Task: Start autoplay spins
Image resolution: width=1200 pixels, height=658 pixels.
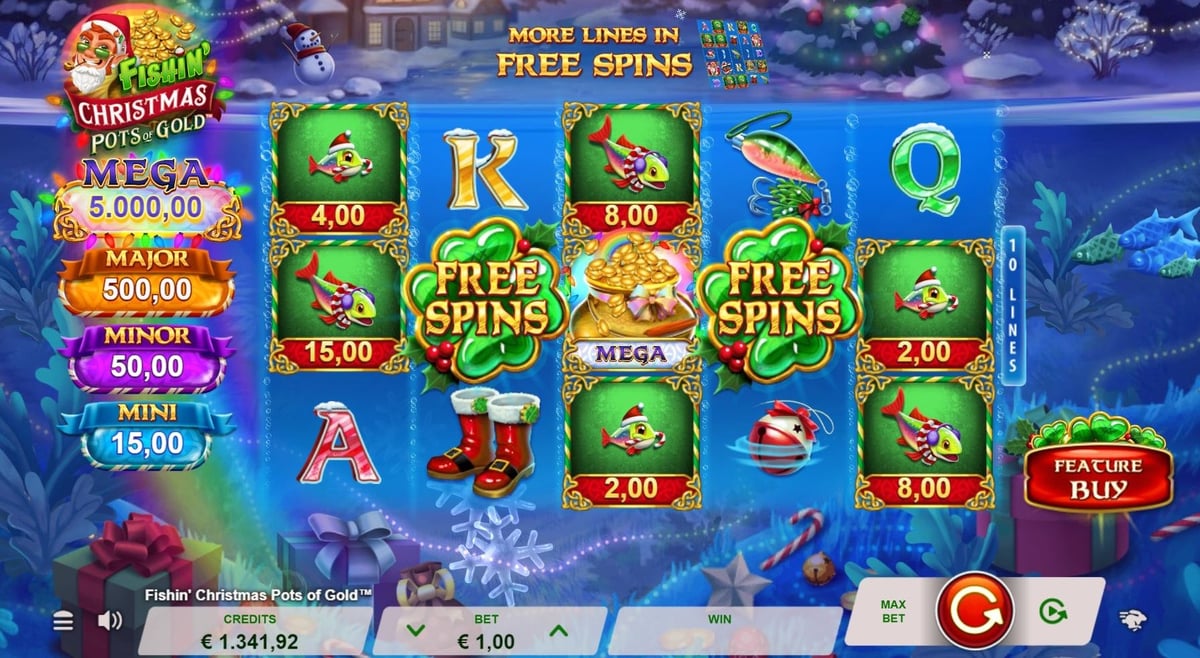Action: click(1052, 611)
